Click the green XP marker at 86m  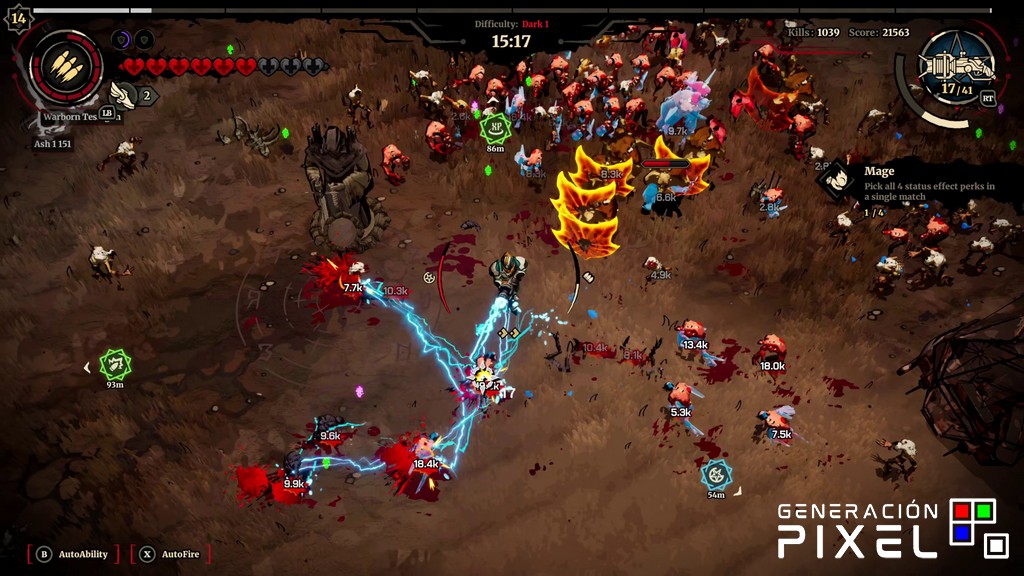(x=495, y=127)
